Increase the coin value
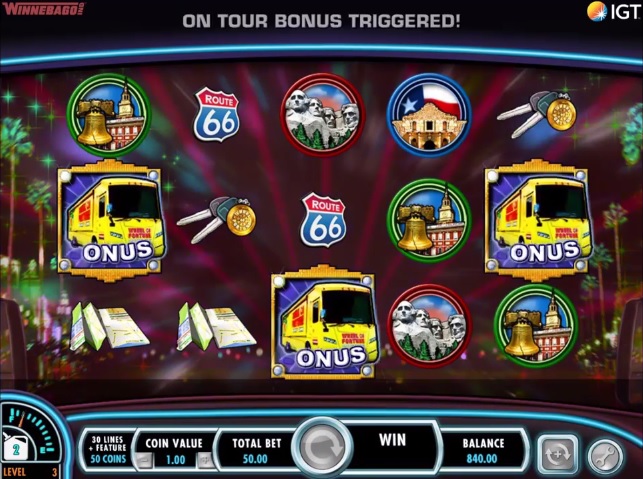The width and height of the screenshot is (643, 479). pos(204,461)
